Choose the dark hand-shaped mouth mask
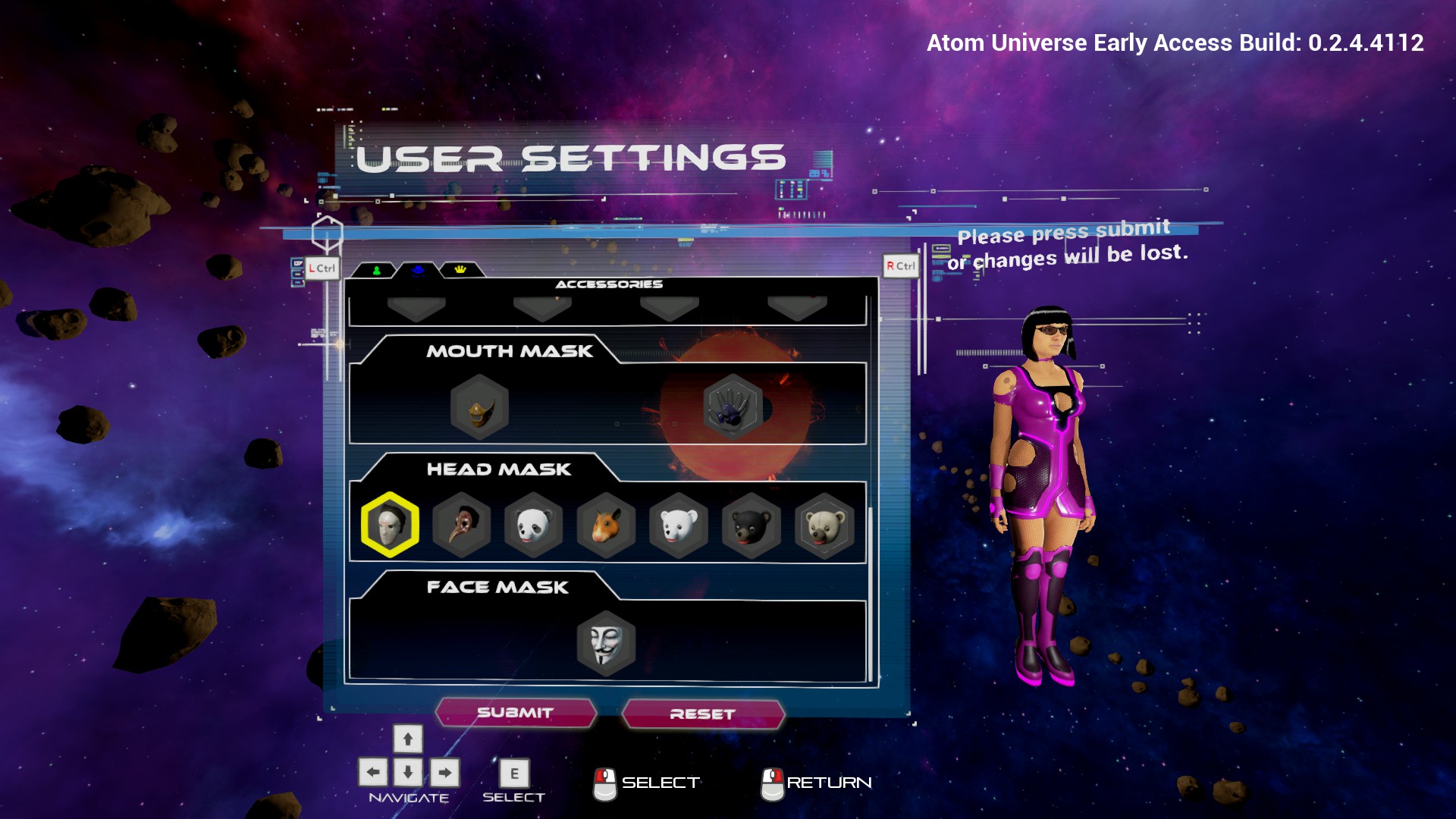Screen dimensions: 1456x819 point(732,406)
